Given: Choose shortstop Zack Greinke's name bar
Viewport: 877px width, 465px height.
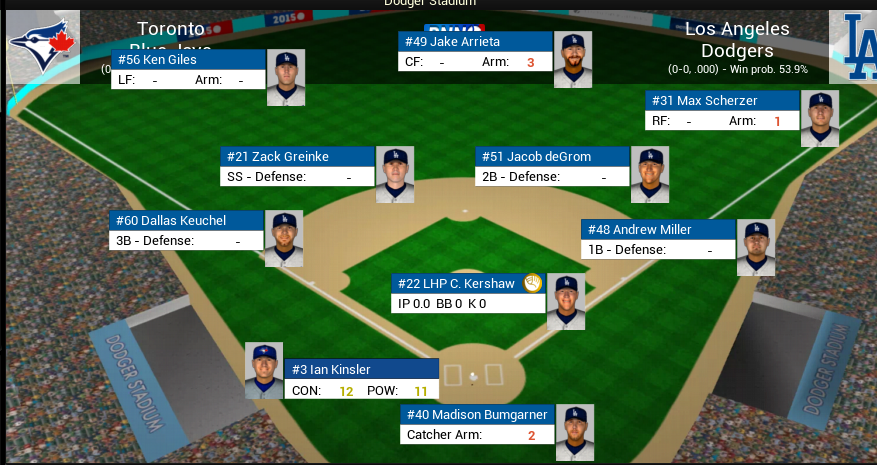Looking at the screenshot, I should coord(297,157).
